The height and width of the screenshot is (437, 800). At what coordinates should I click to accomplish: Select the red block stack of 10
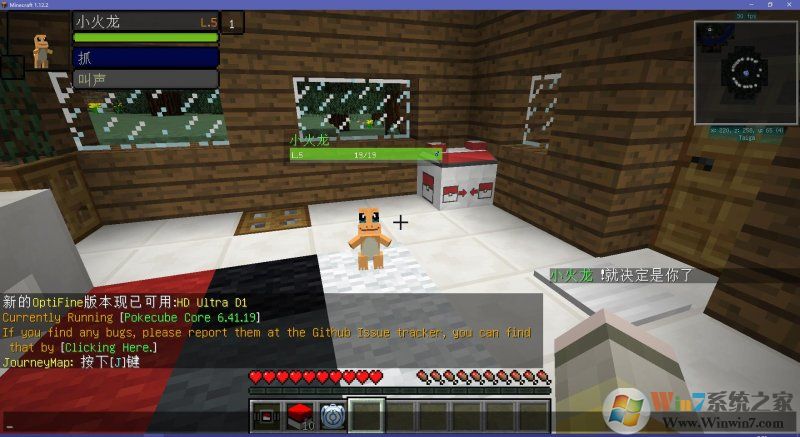(300, 416)
